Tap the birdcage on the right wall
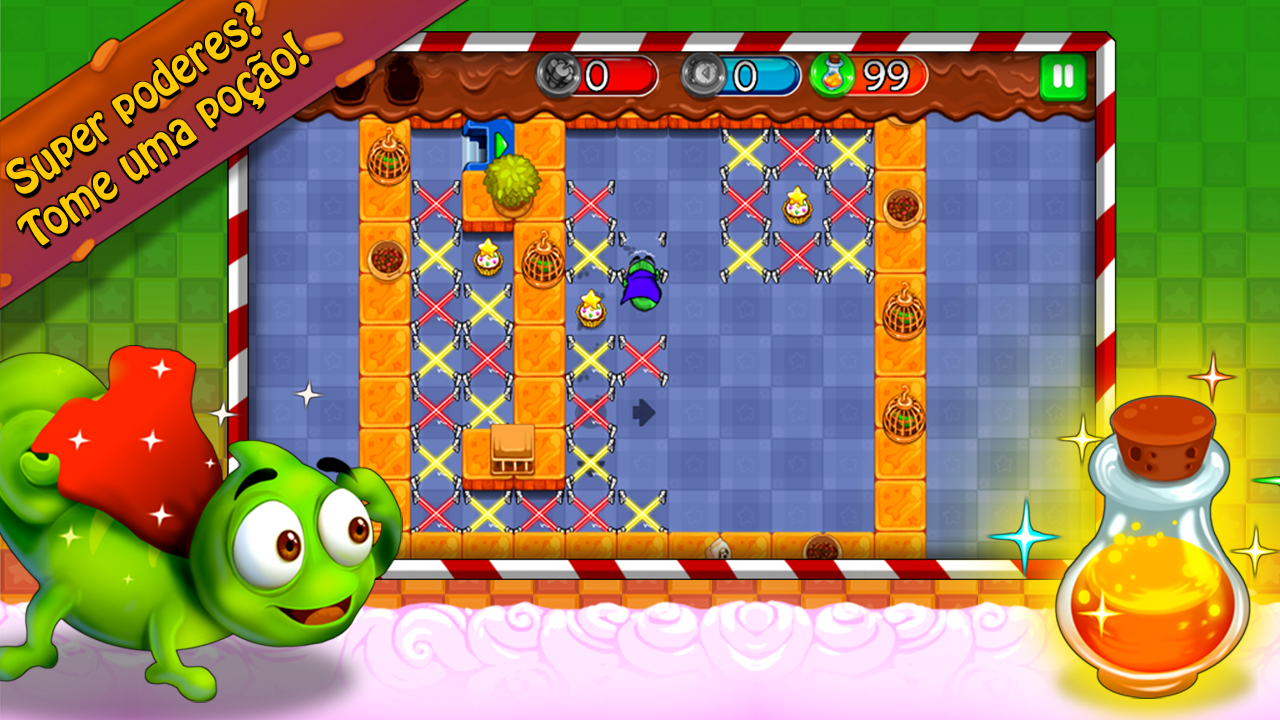 [x=905, y=315]
